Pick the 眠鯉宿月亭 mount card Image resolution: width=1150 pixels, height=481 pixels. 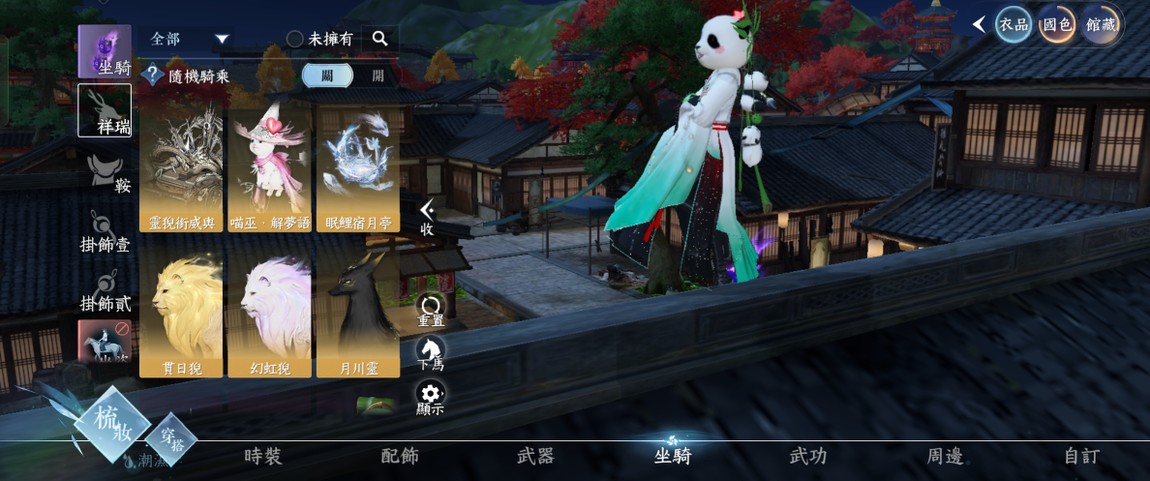(358, 170)
